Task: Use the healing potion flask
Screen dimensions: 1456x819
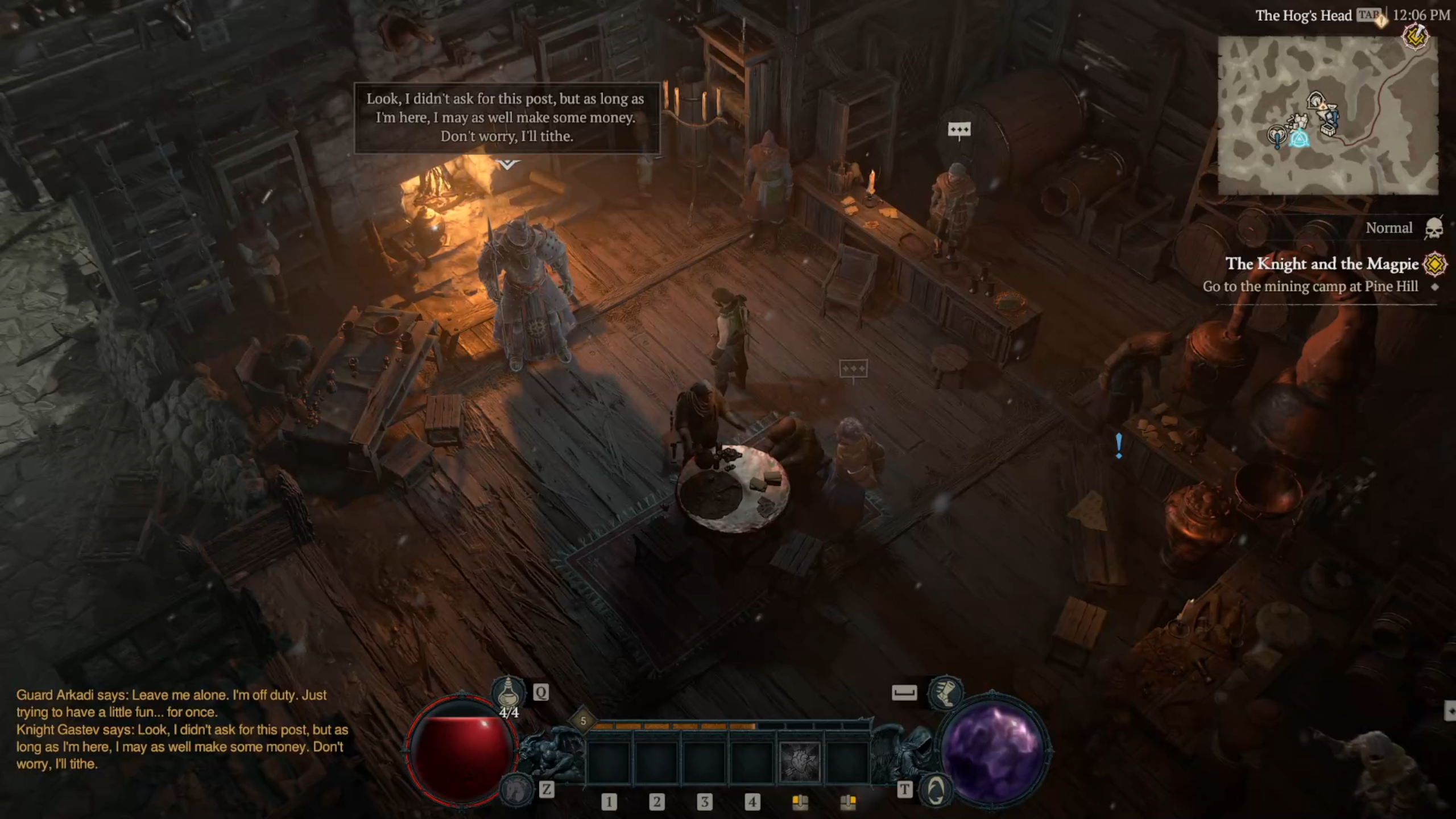Action: coord(508,692)
